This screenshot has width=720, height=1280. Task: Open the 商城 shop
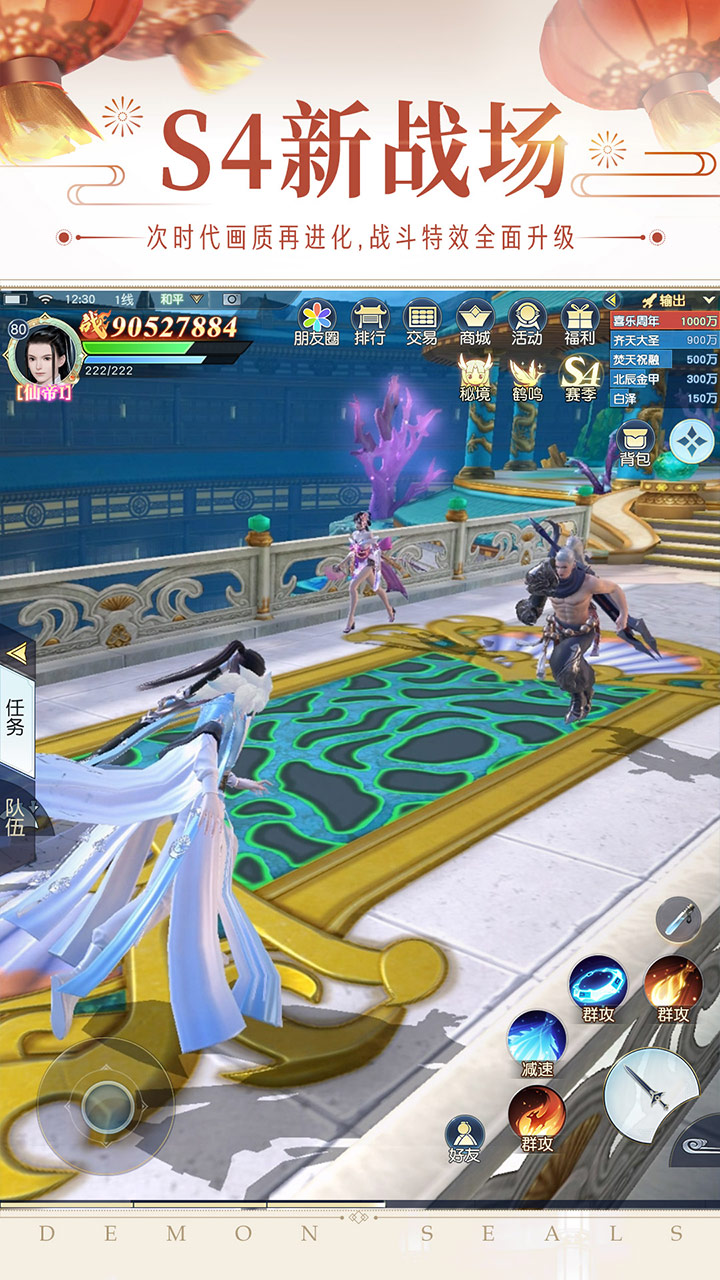click(475, 321)
